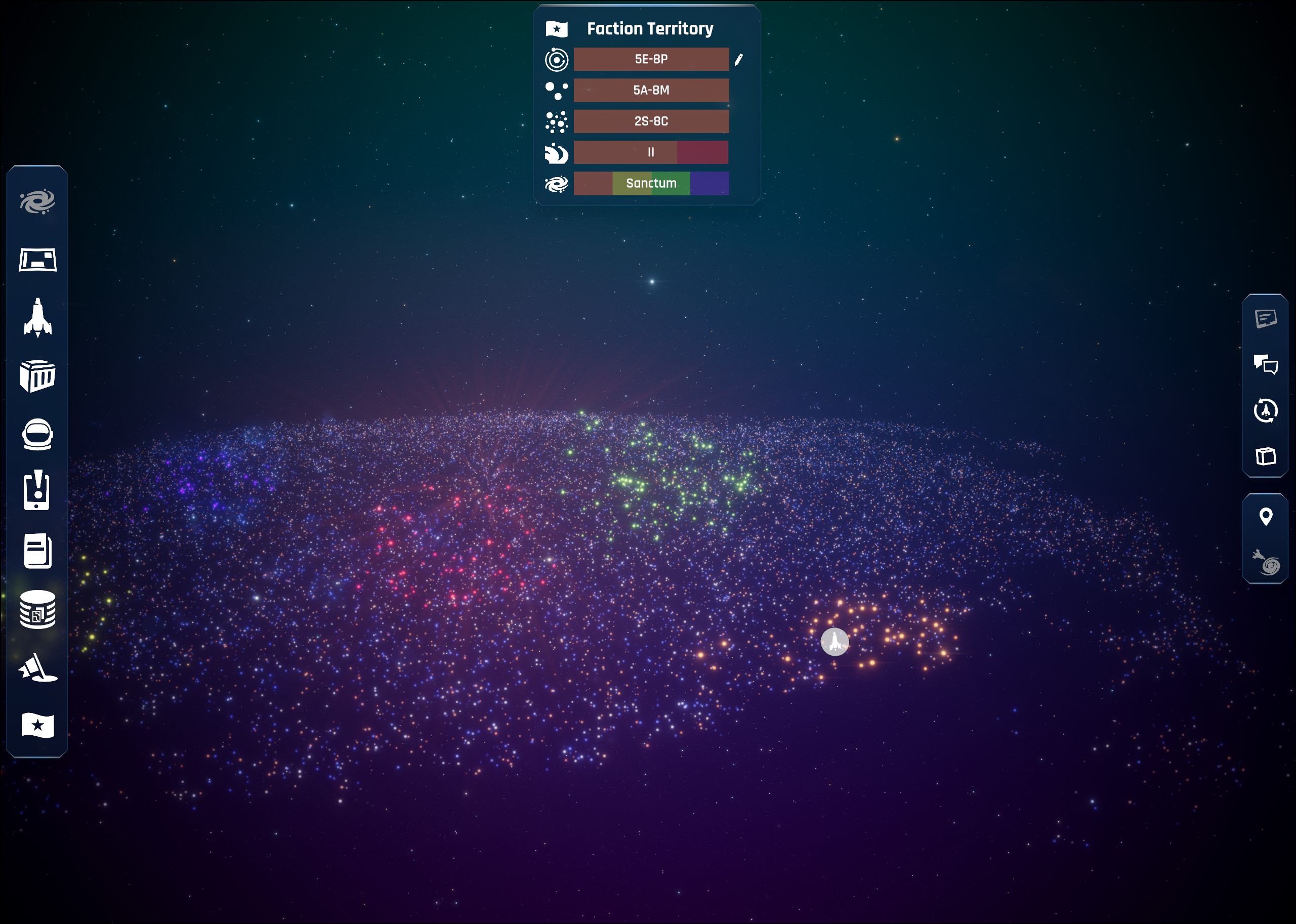Open the documents pages icon

click(37, 551)
